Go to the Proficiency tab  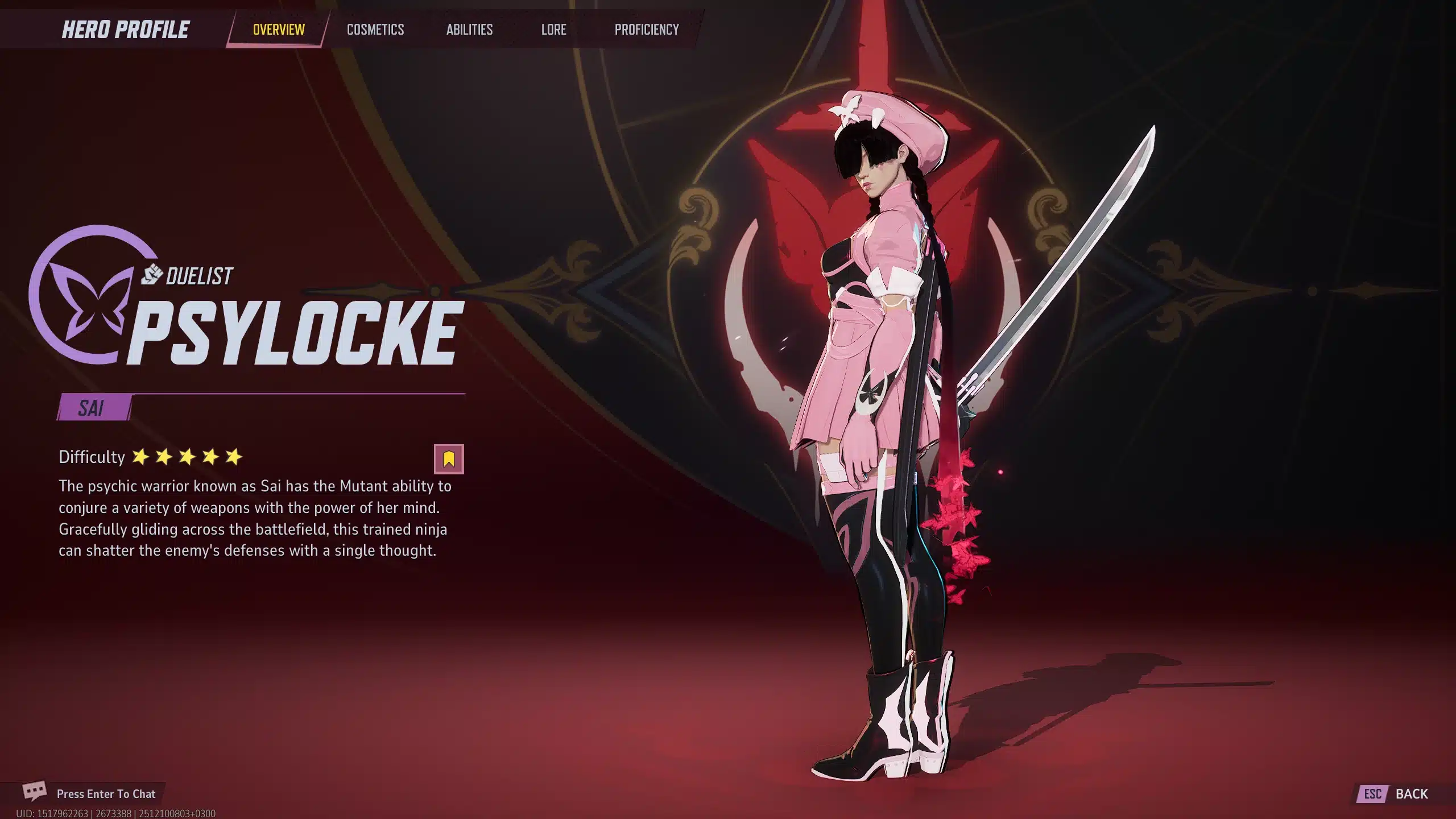point(647,30)
